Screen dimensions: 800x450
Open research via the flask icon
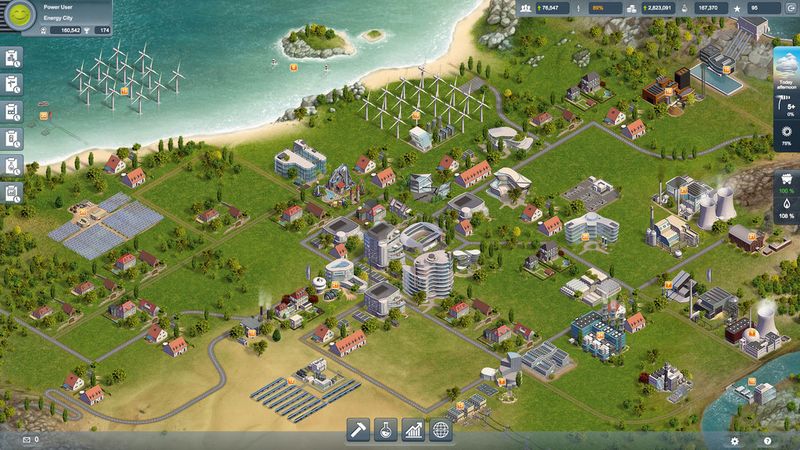point(386,430)
